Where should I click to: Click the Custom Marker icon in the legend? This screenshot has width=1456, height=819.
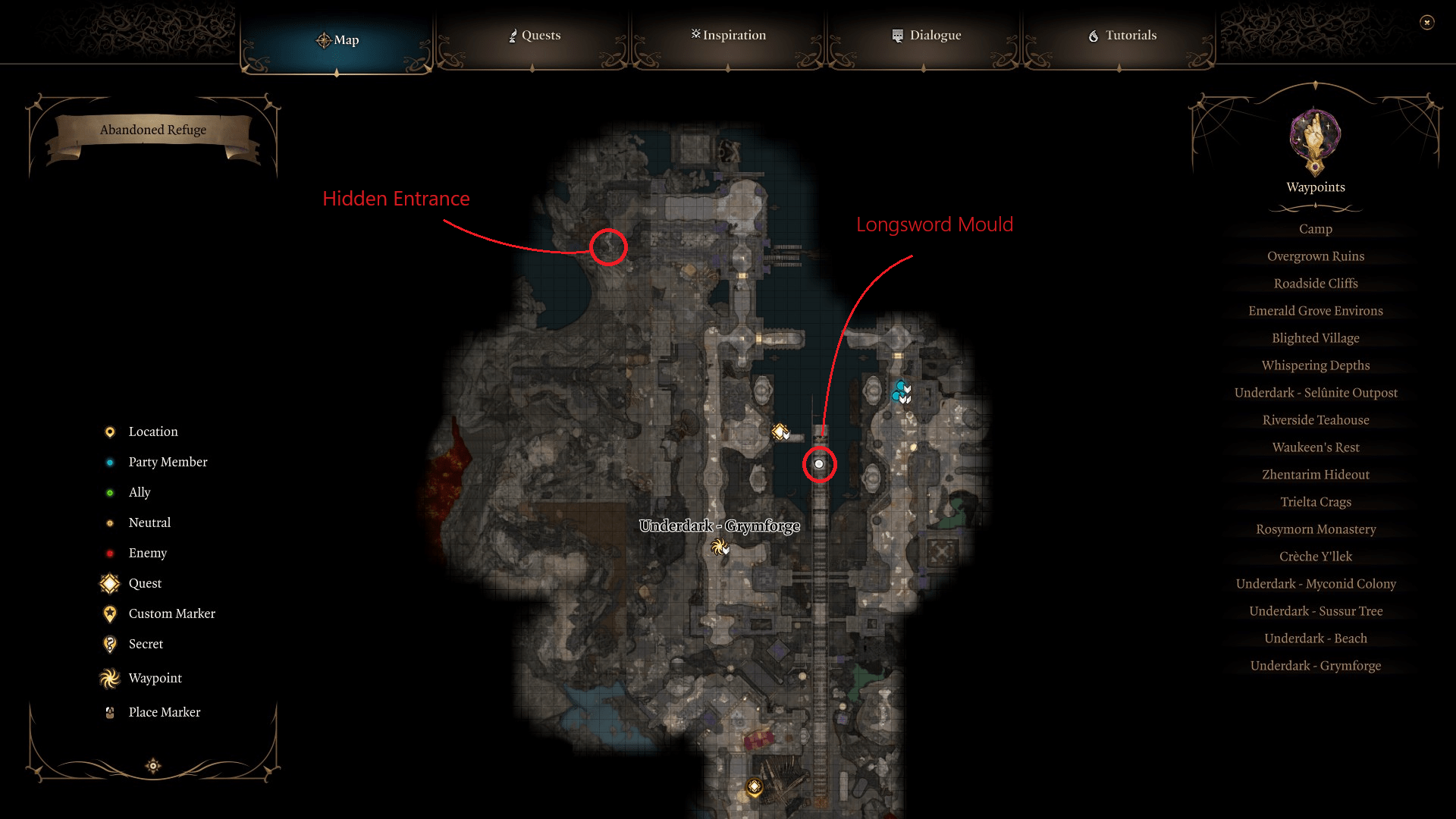(111, 613)
